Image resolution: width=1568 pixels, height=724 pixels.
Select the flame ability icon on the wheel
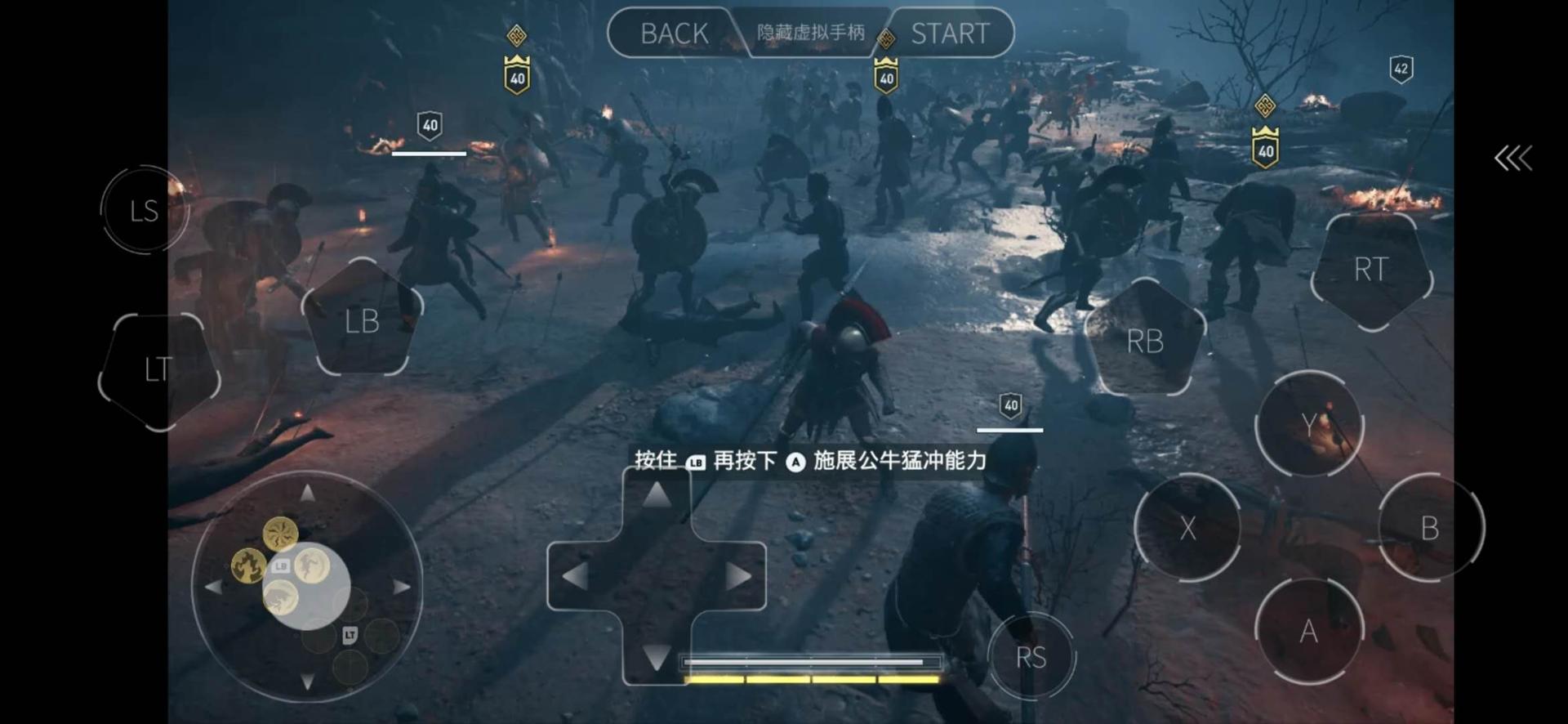click(248, 565)
